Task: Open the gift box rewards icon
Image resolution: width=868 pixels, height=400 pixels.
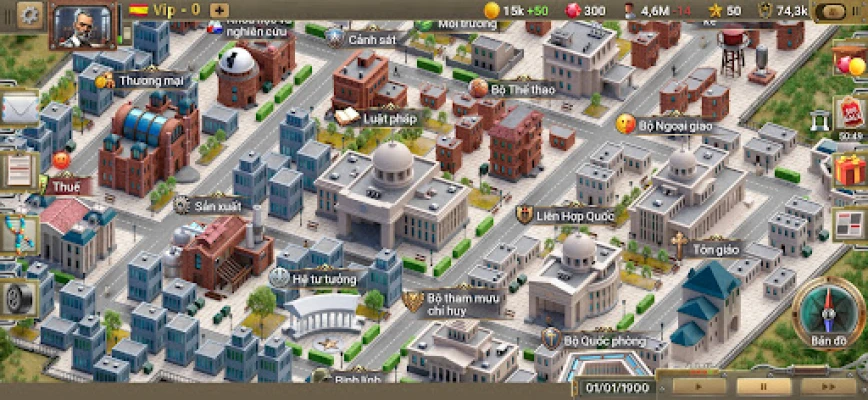Action: [x=850, y=168]
